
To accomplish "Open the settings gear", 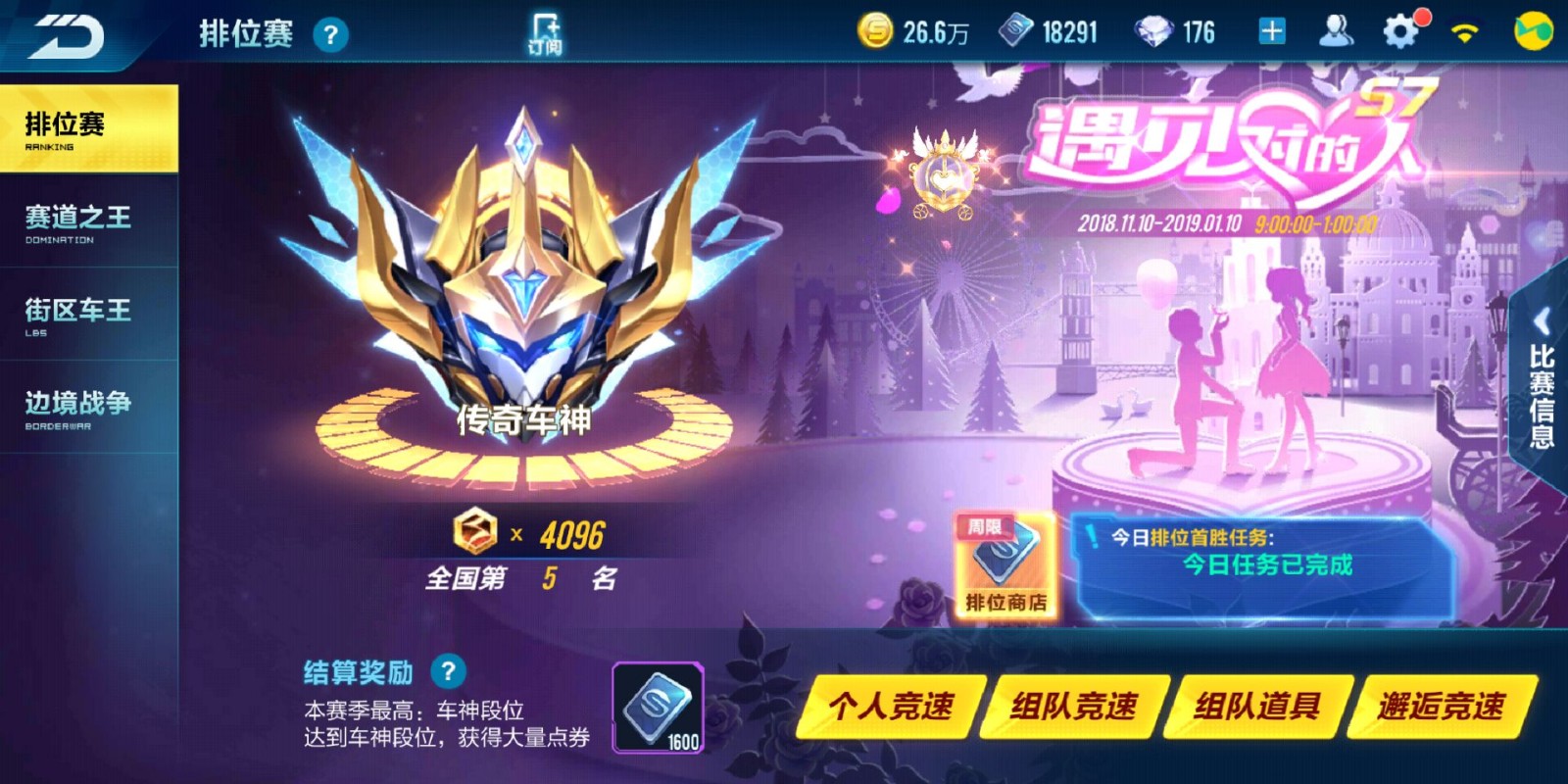I will click(1401, 30).
